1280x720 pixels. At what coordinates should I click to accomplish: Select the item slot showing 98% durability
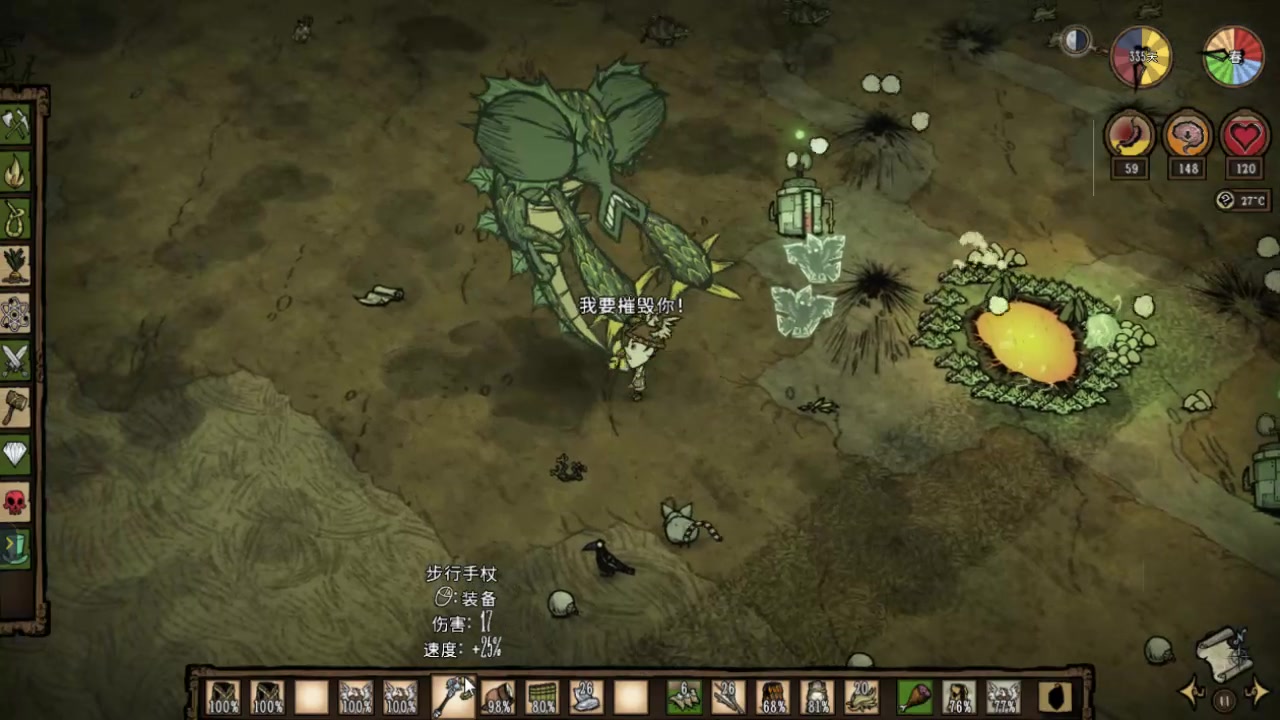pos(497,696)
